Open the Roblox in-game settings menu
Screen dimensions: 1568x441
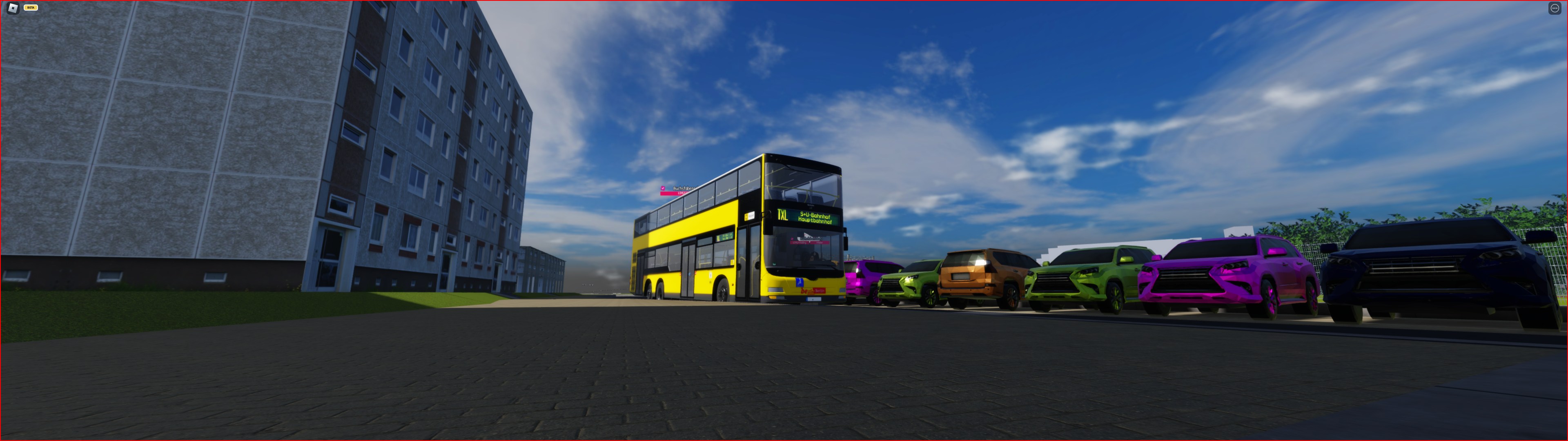[13, 8]
